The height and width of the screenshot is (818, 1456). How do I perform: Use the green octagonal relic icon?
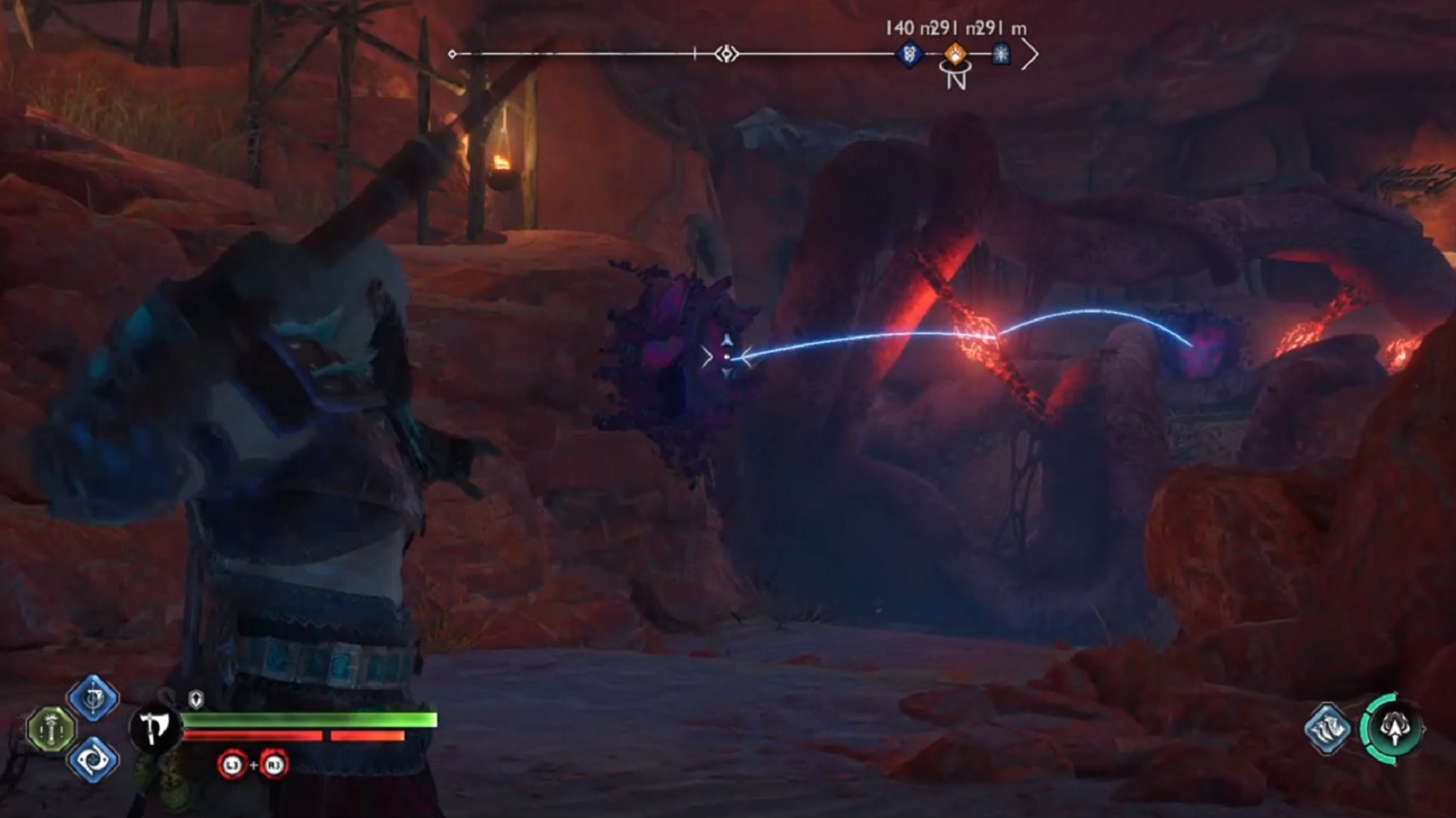click(x=51, y=729)
